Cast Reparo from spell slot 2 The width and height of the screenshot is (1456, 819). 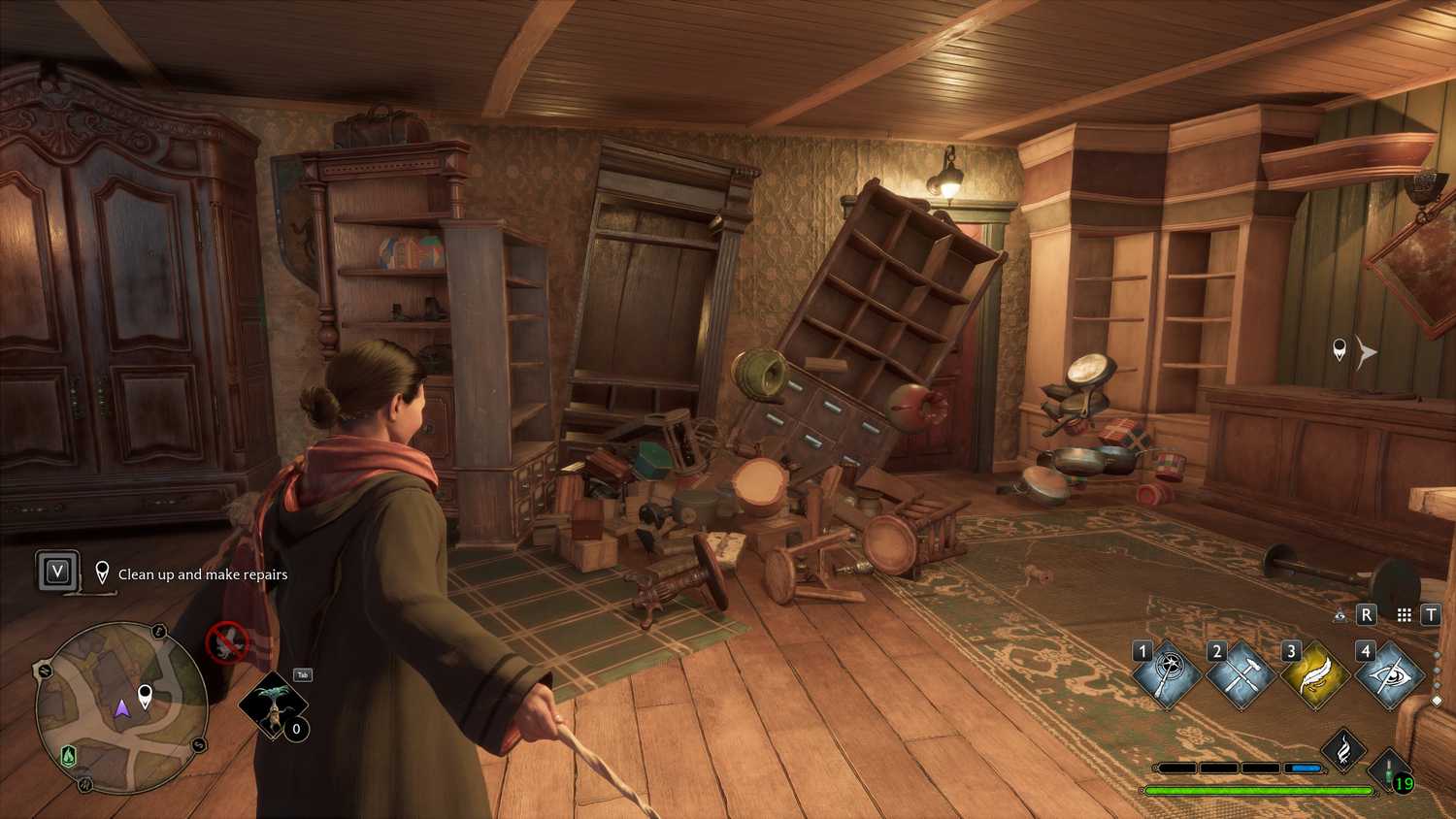pos(1241,674)
